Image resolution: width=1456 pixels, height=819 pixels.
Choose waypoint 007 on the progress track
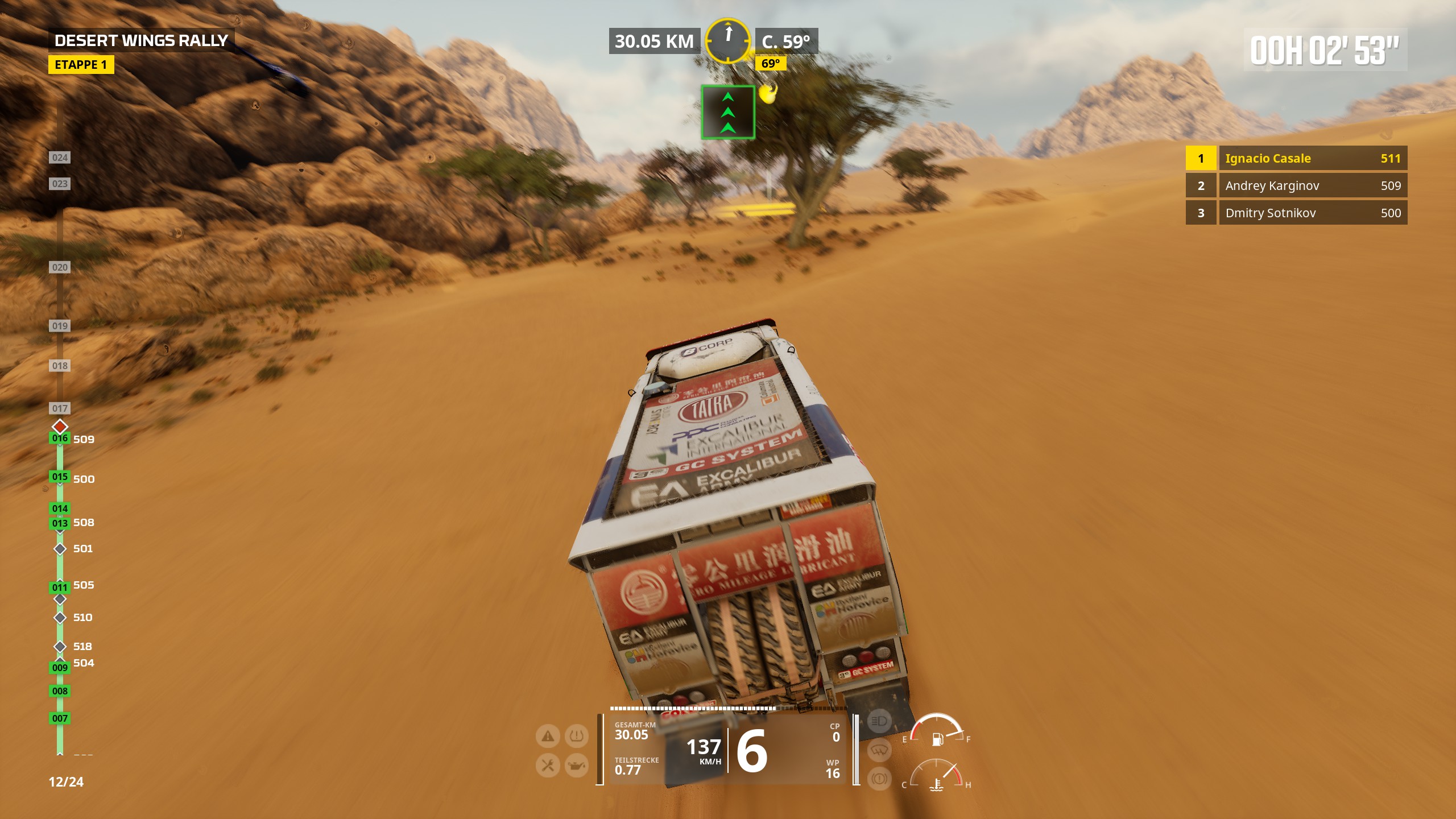[x=60, y=718]
